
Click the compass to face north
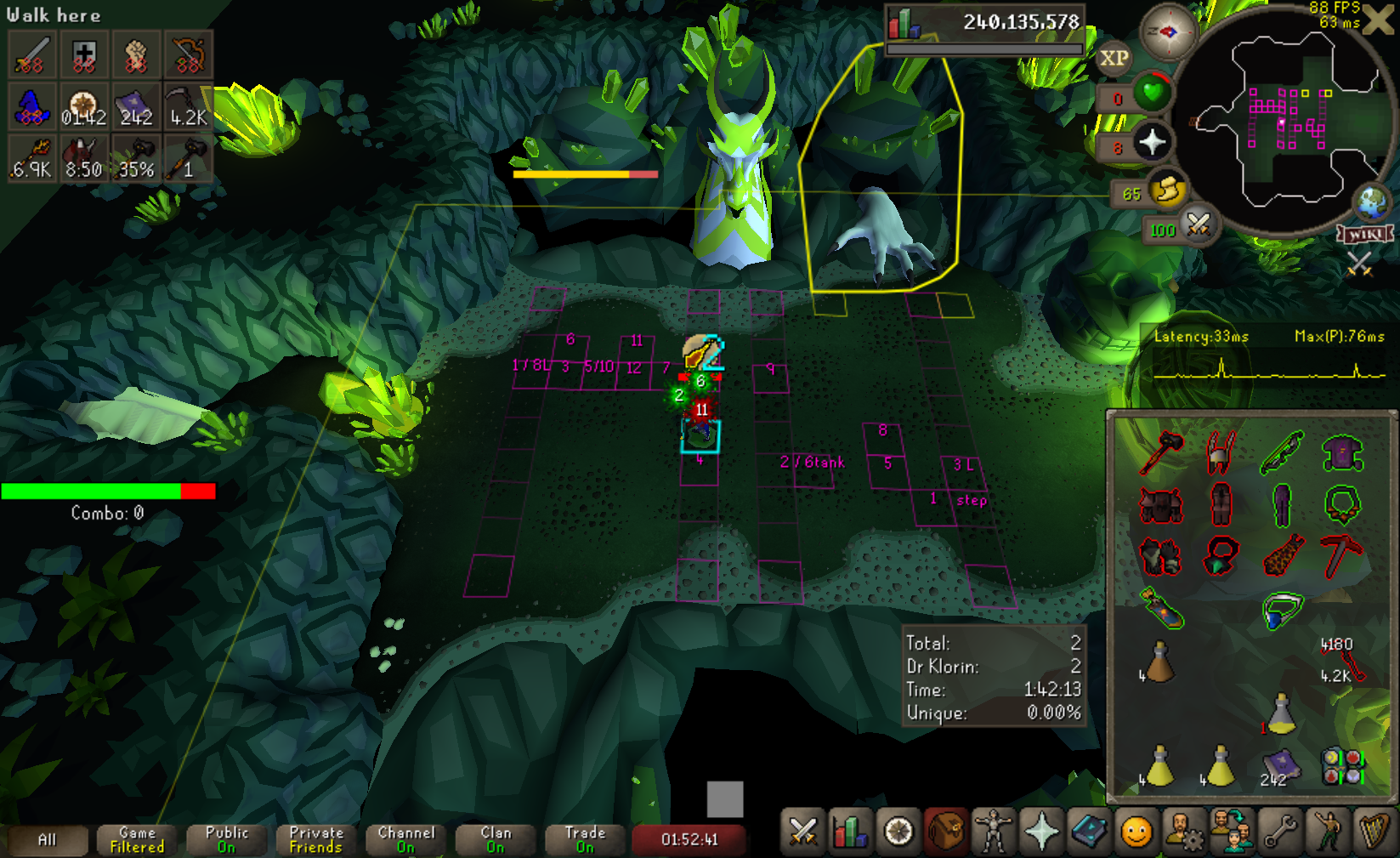point(1168,32)
